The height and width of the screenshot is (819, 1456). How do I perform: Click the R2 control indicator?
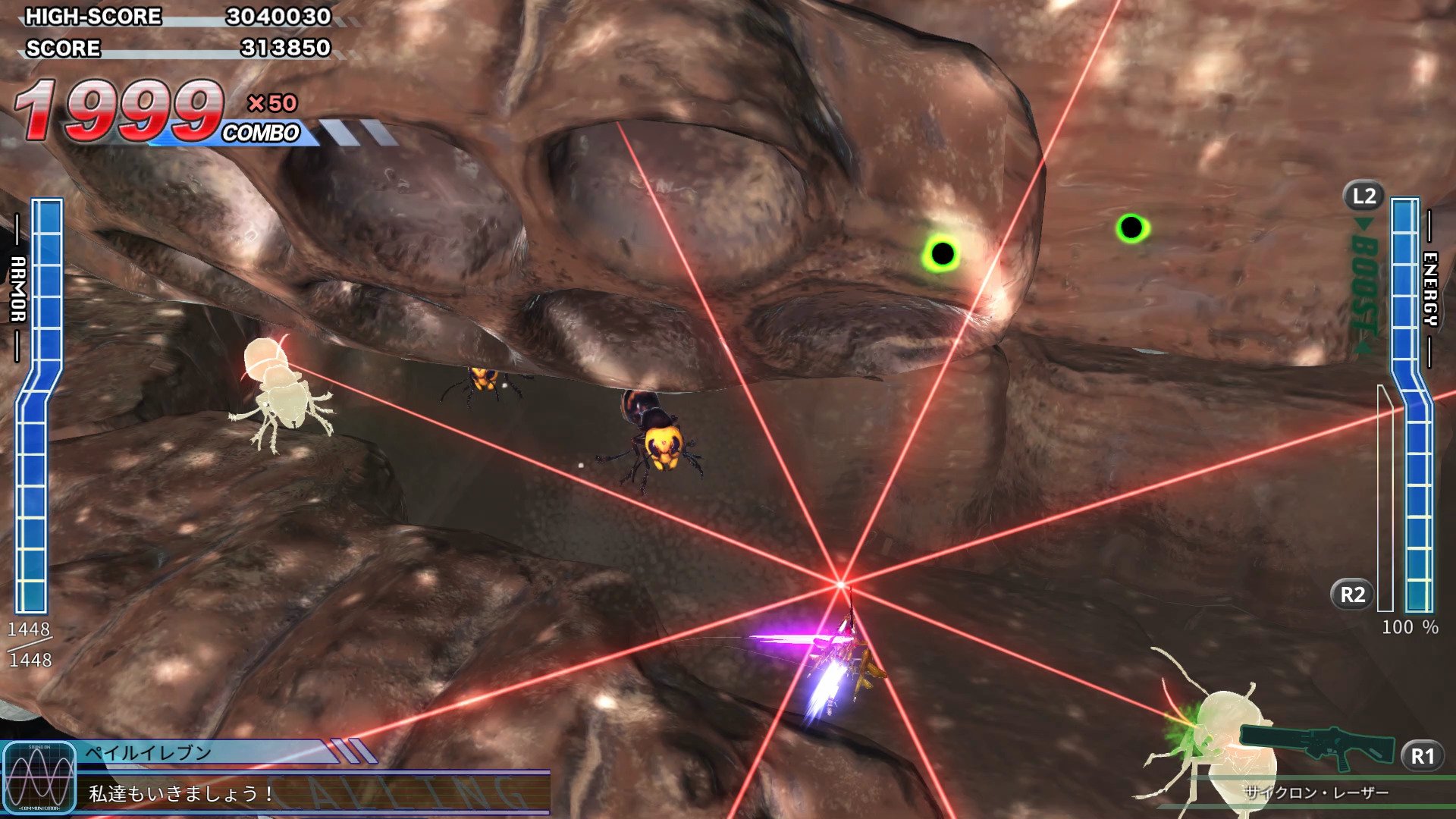click(1352, 593)
